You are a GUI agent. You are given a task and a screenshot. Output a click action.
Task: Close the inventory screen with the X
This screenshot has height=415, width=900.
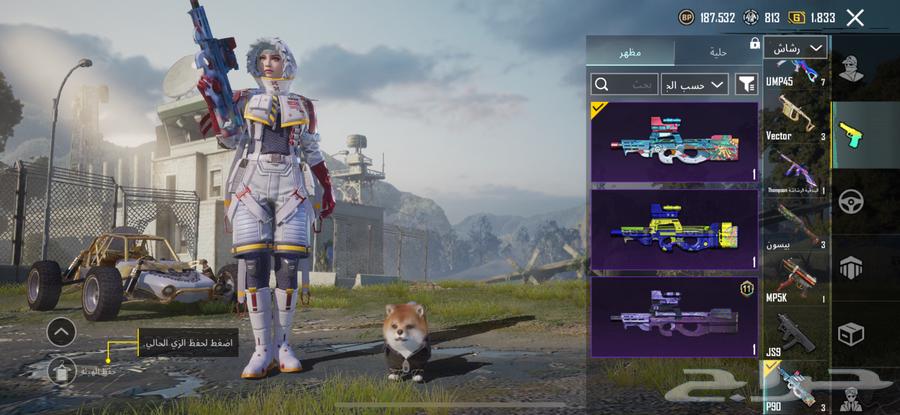(855, 17)
